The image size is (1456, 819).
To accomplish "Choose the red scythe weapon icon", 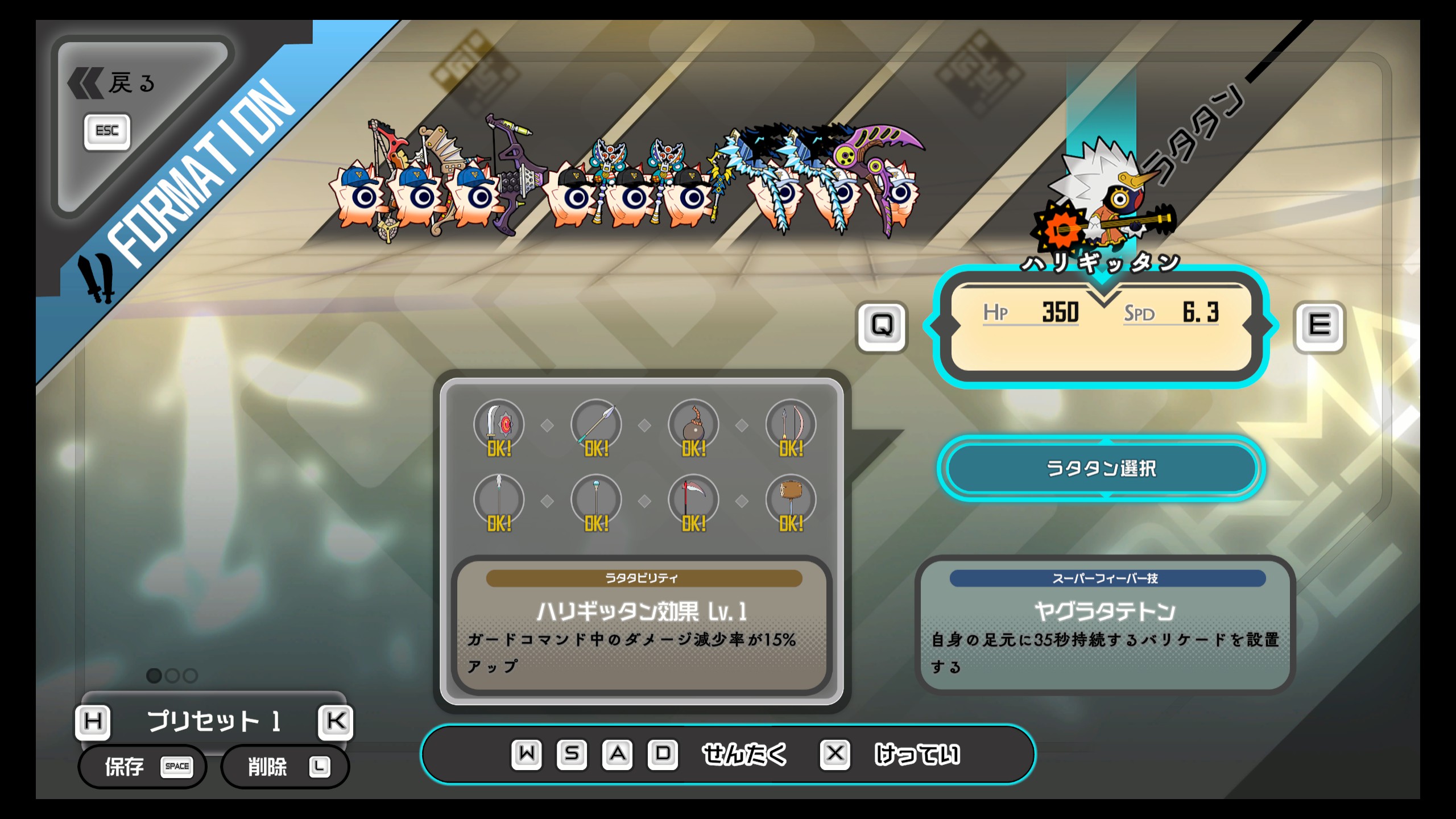I will coord(693,500).
